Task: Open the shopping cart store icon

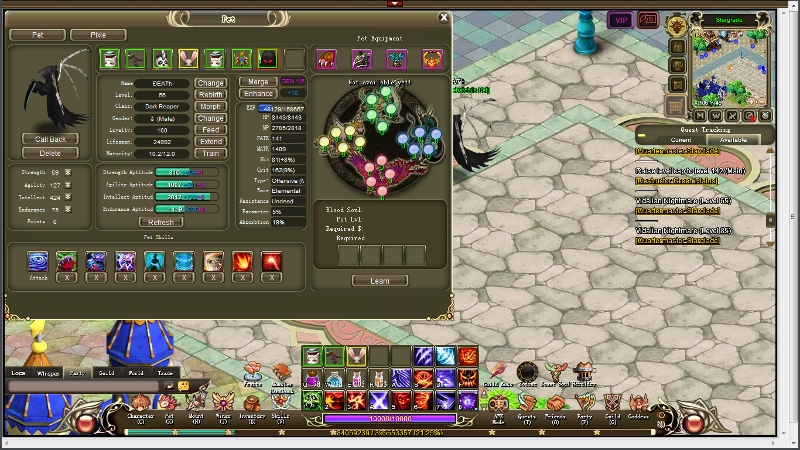Action: pos(676,104)
